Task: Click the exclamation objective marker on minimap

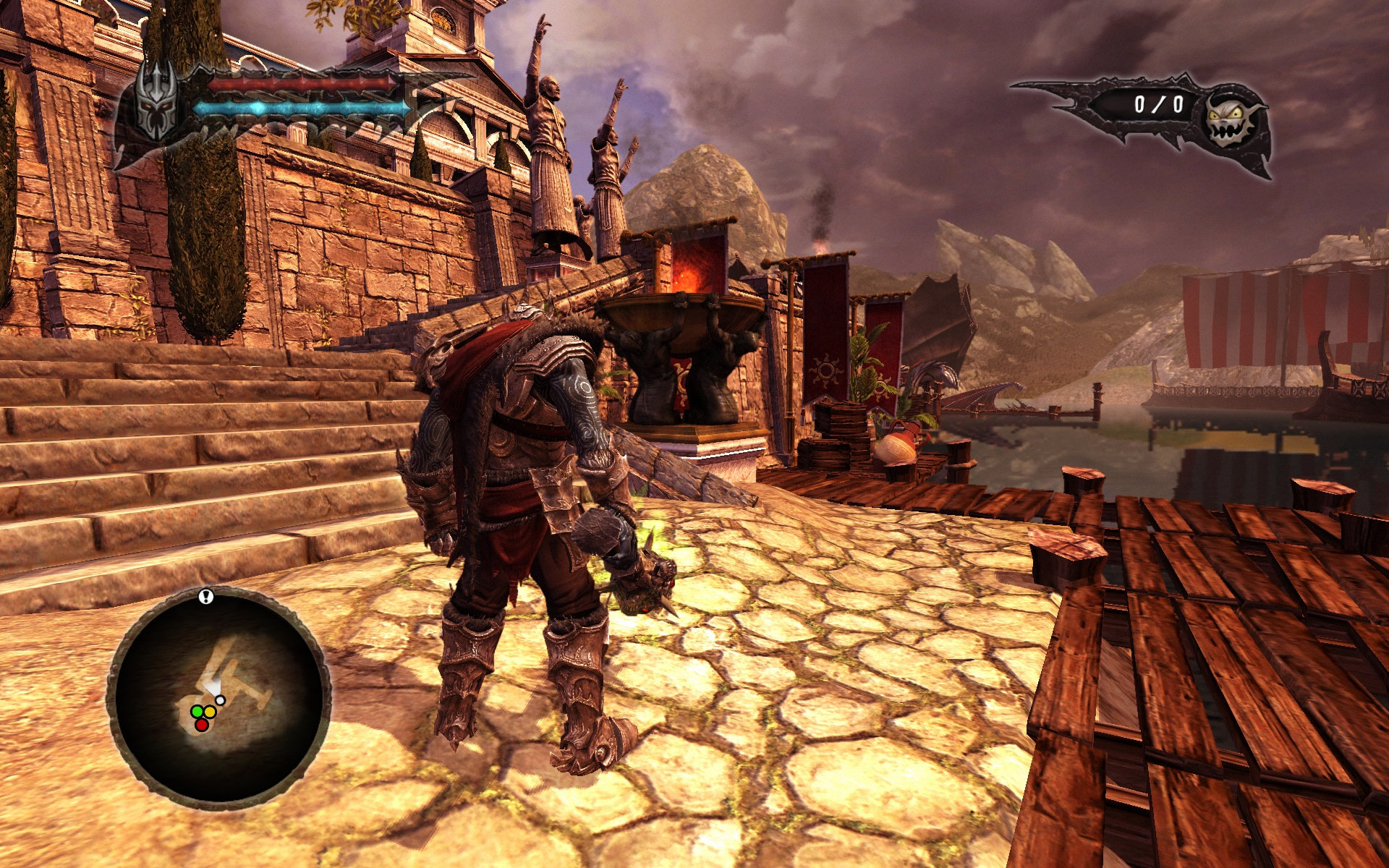Action: (207, 597)
